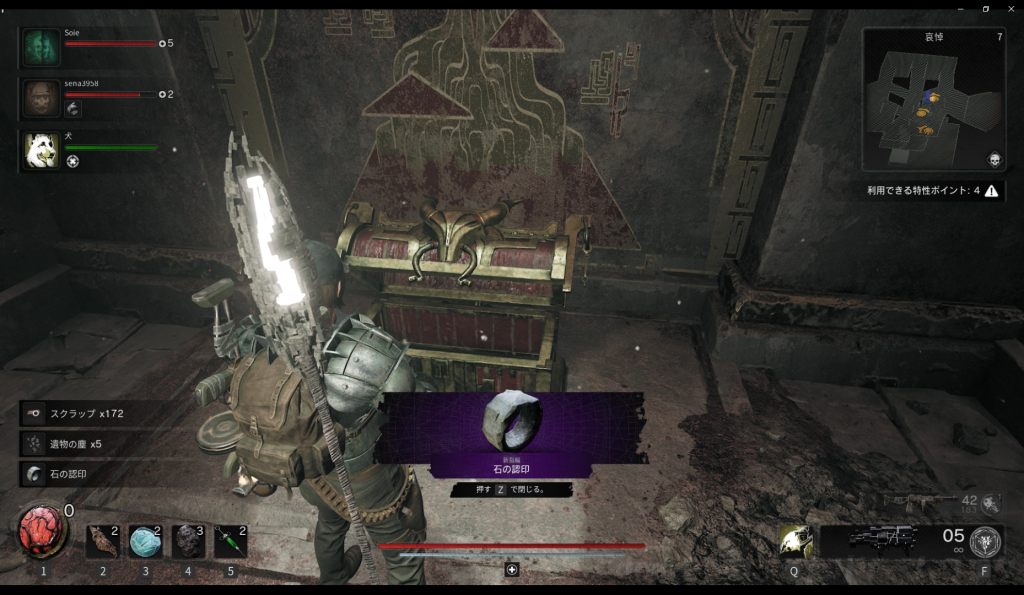Click the skull icon on the minimap
The height and width of the screenshot is (595, 1024).
tap(994, 160)
